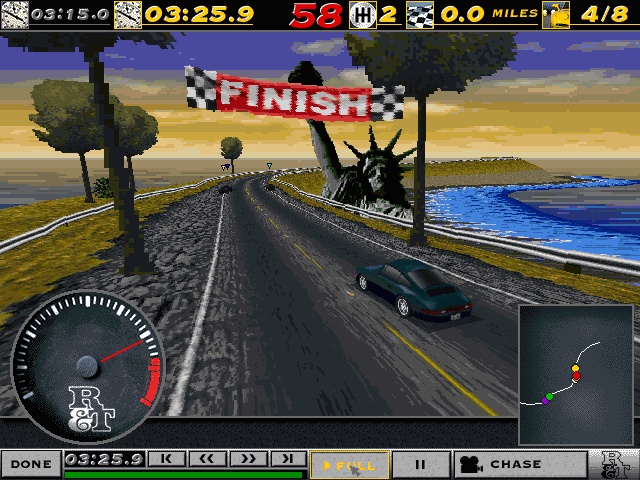Skip to the end of the replay
The height and width of the screenshot is (480, 640).
[x=287, y=459]
